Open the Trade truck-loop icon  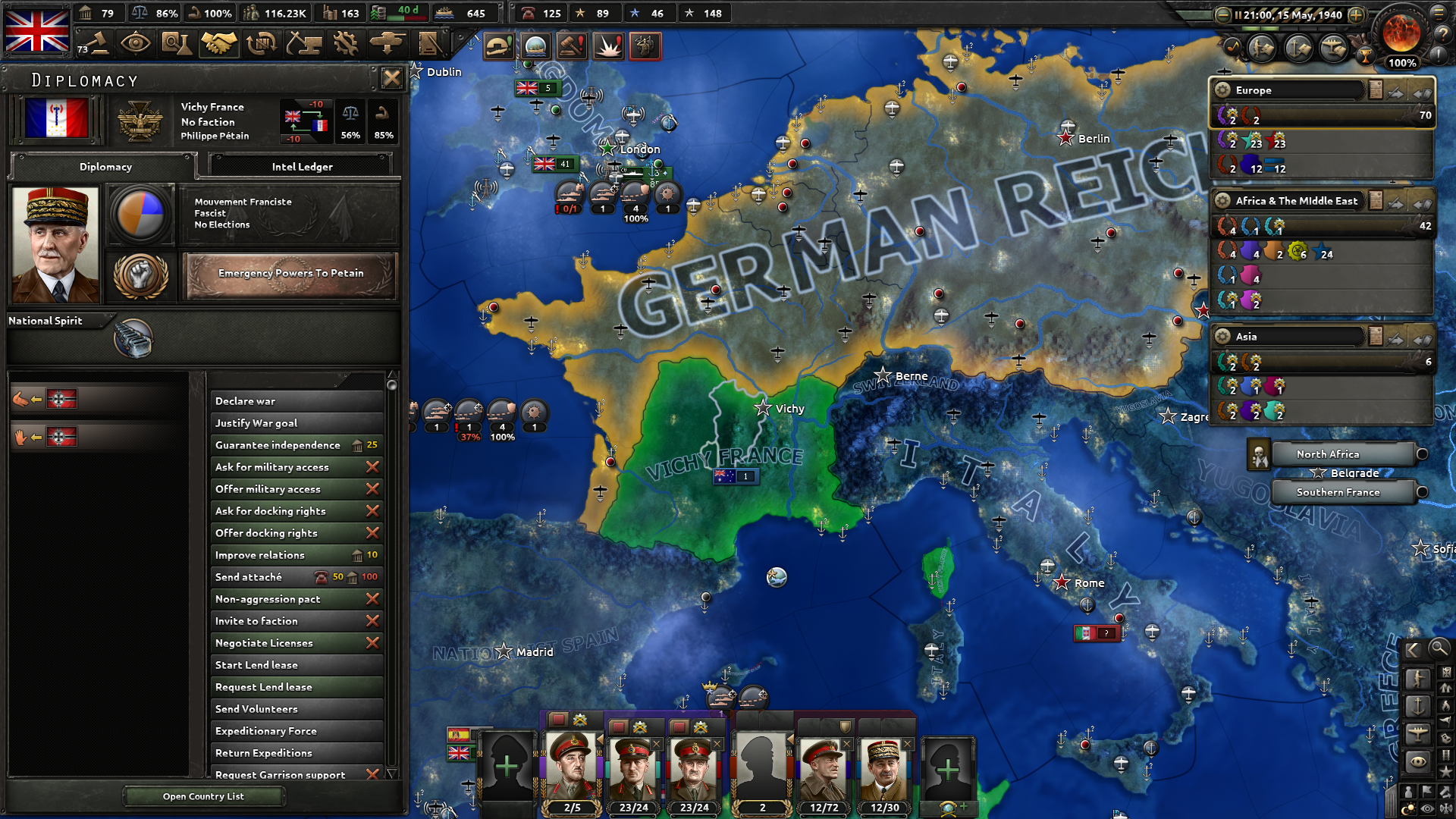(x=261, y=42)
